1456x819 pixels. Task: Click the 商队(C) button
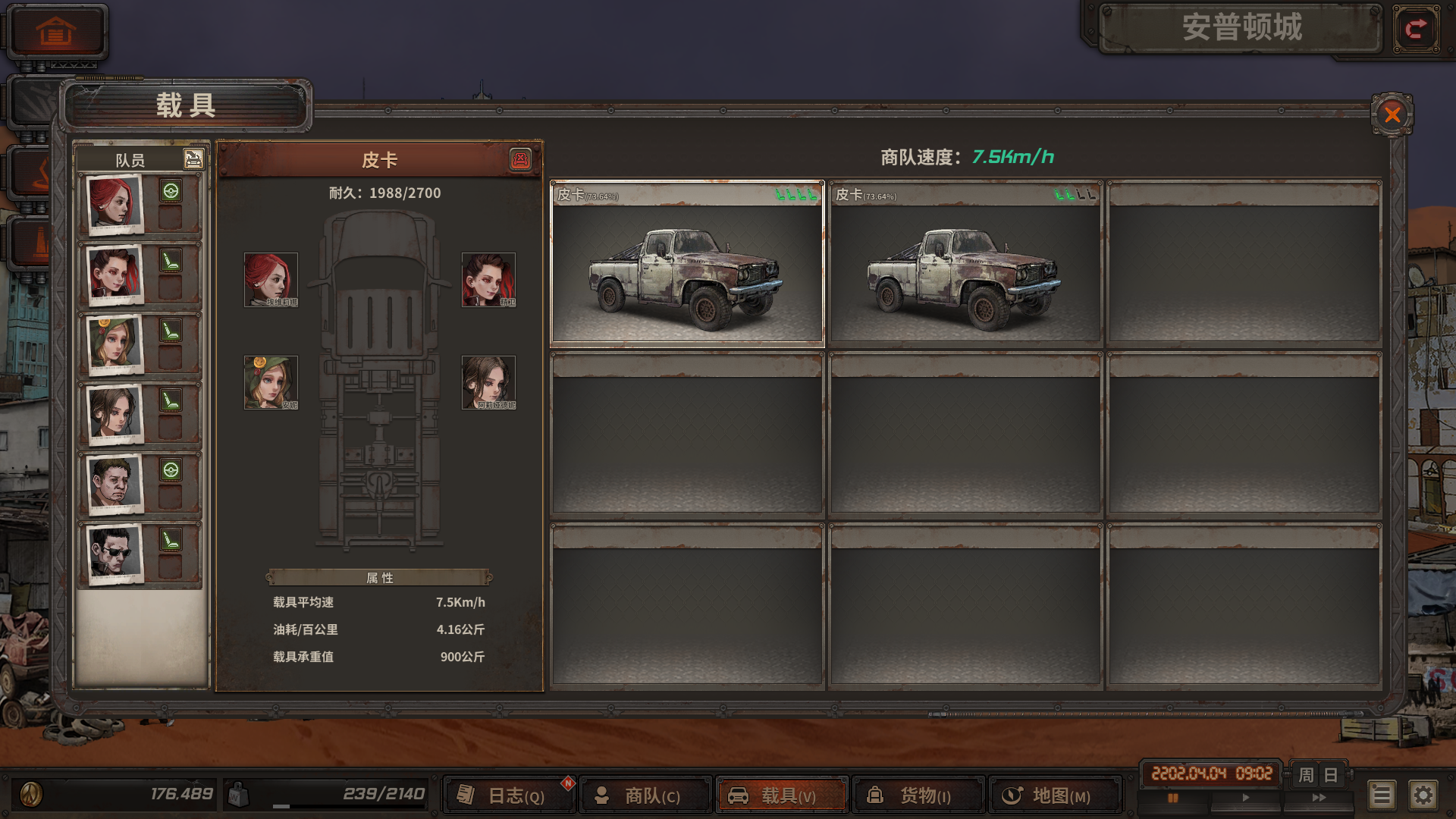pos(645,795)
